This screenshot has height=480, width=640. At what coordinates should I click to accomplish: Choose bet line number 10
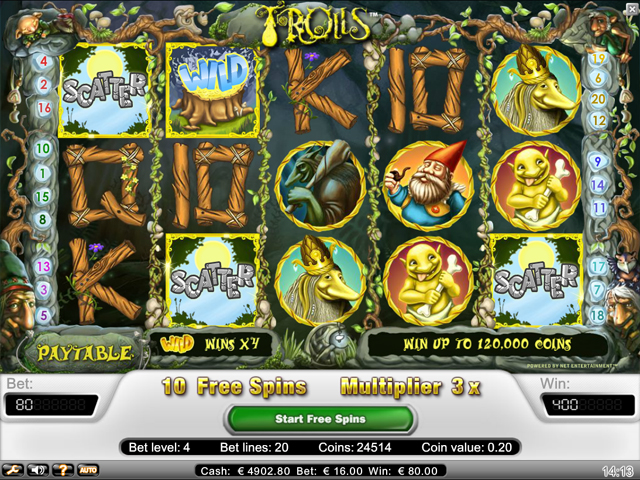pyautogui.click(x=43, y=148)
